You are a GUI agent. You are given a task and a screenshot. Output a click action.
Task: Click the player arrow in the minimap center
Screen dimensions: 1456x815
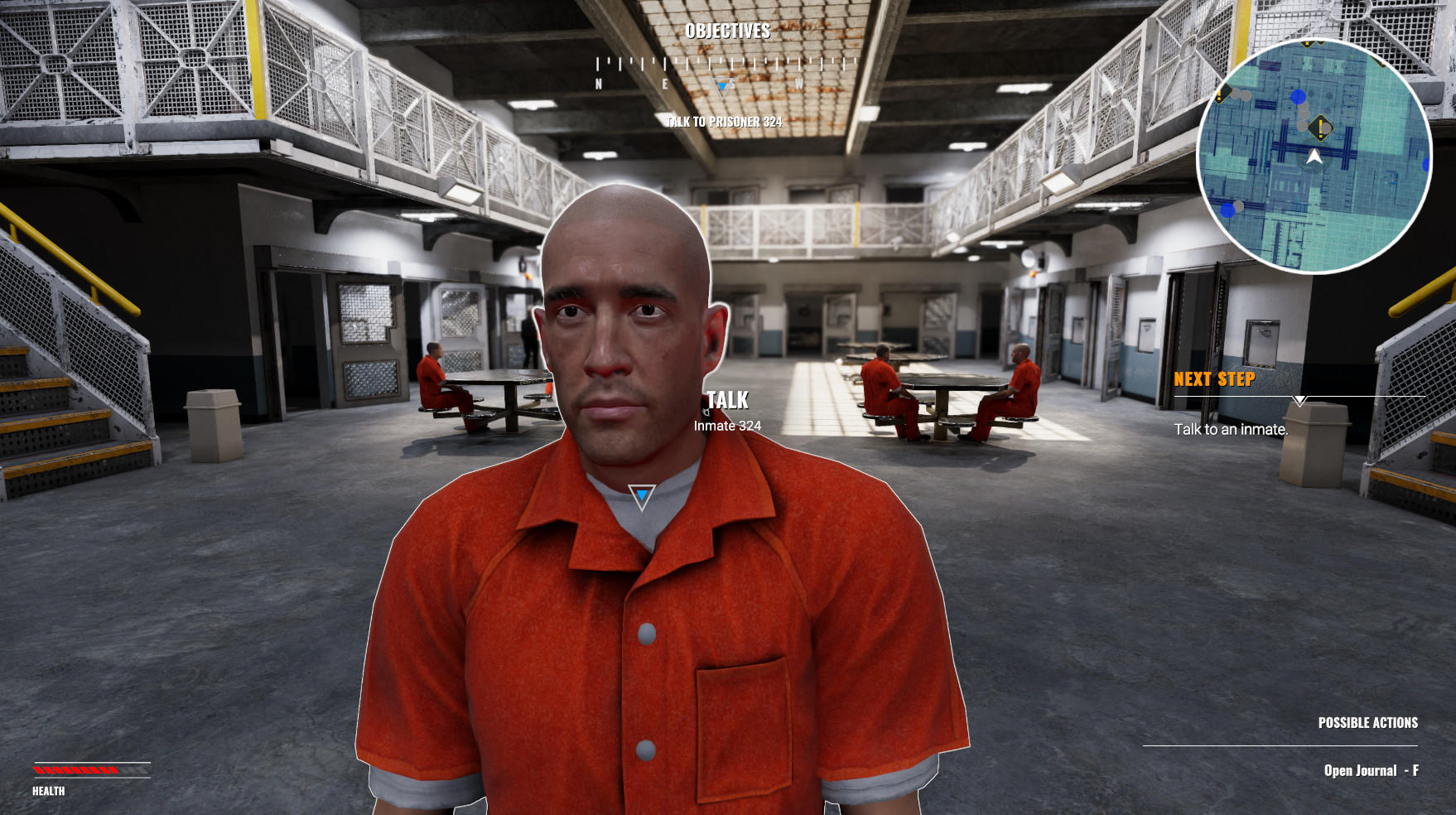pyautogui.click(x=1314, y=157)
